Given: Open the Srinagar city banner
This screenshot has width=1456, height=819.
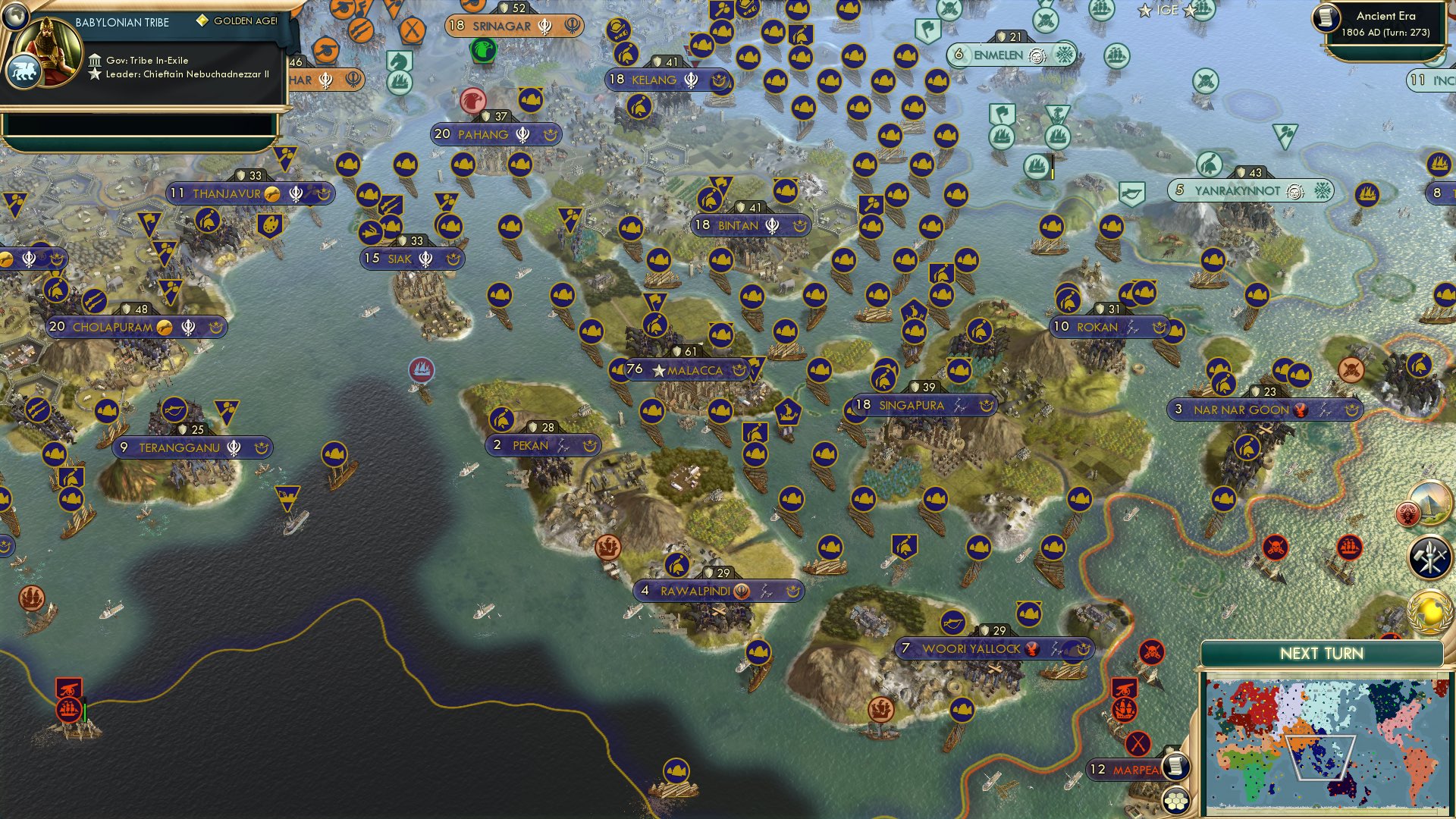Looking at the screenshot, I should 506,26.
